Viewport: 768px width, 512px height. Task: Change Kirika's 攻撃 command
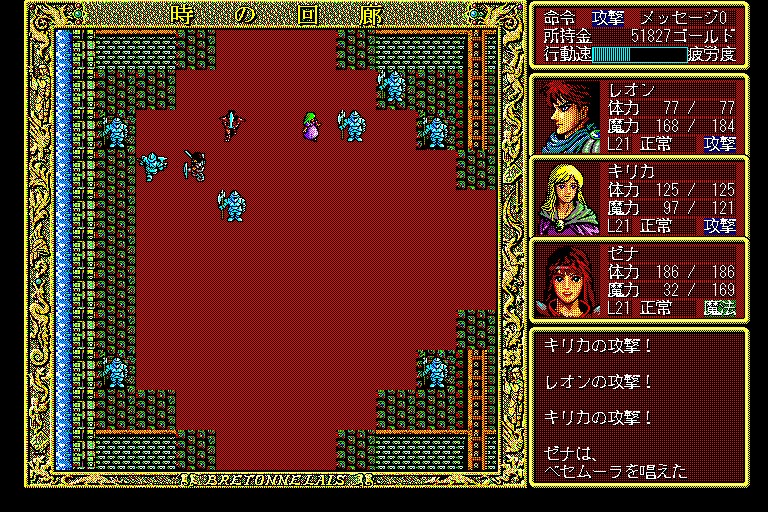point(719,226)
